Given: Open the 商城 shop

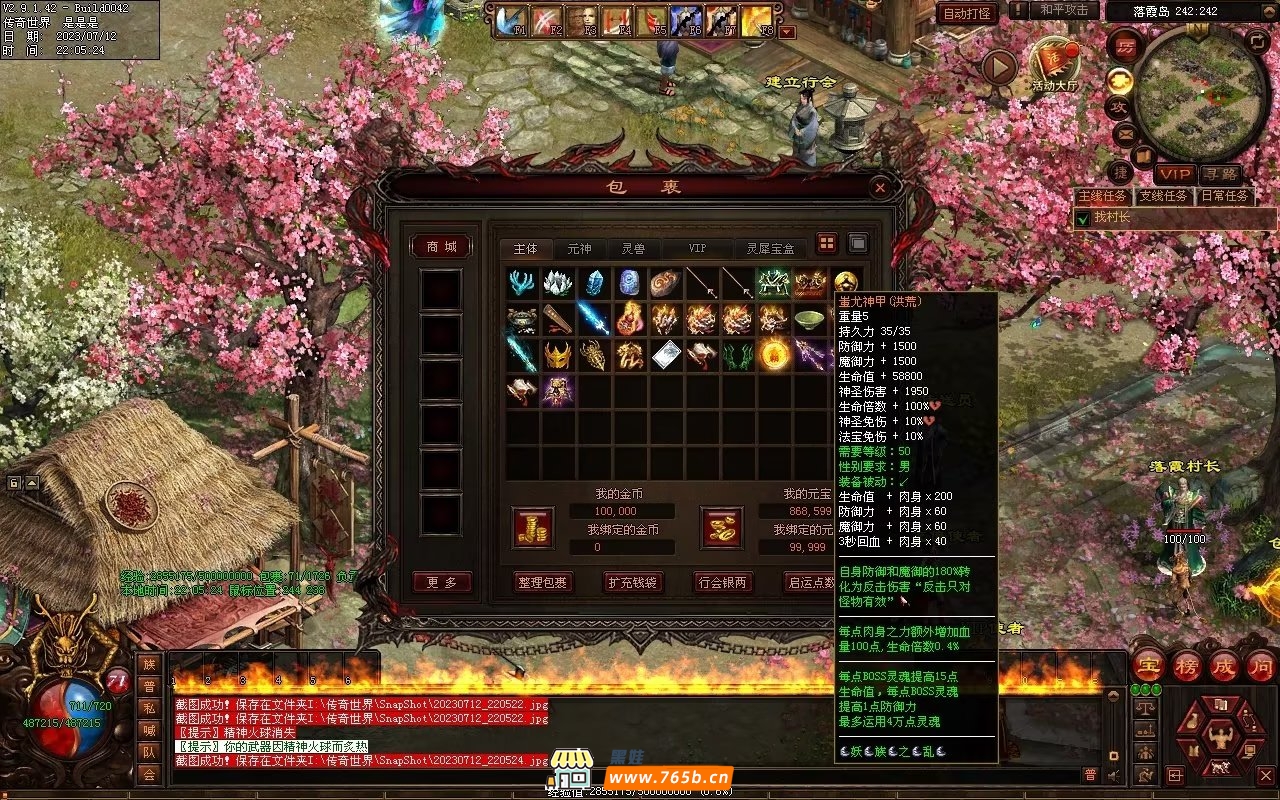Looking at the screenshot, I should 441,247.
